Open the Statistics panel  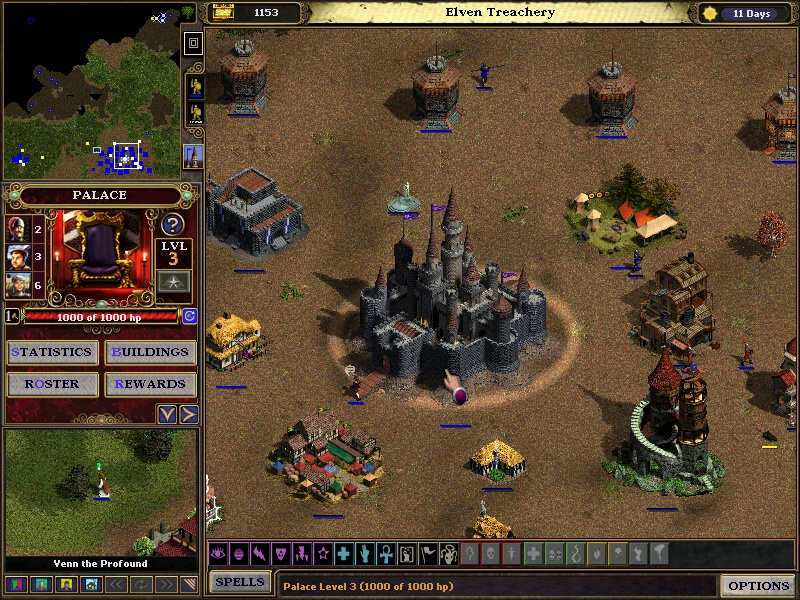click(52, 352)
